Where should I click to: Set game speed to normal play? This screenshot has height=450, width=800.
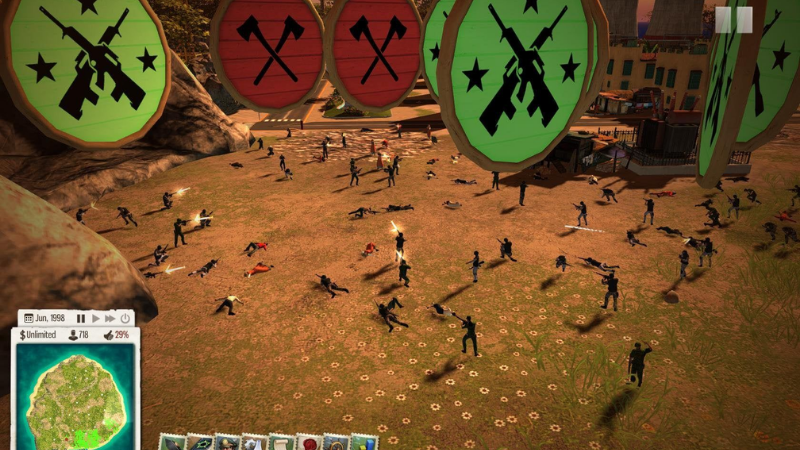click(96, 318)
